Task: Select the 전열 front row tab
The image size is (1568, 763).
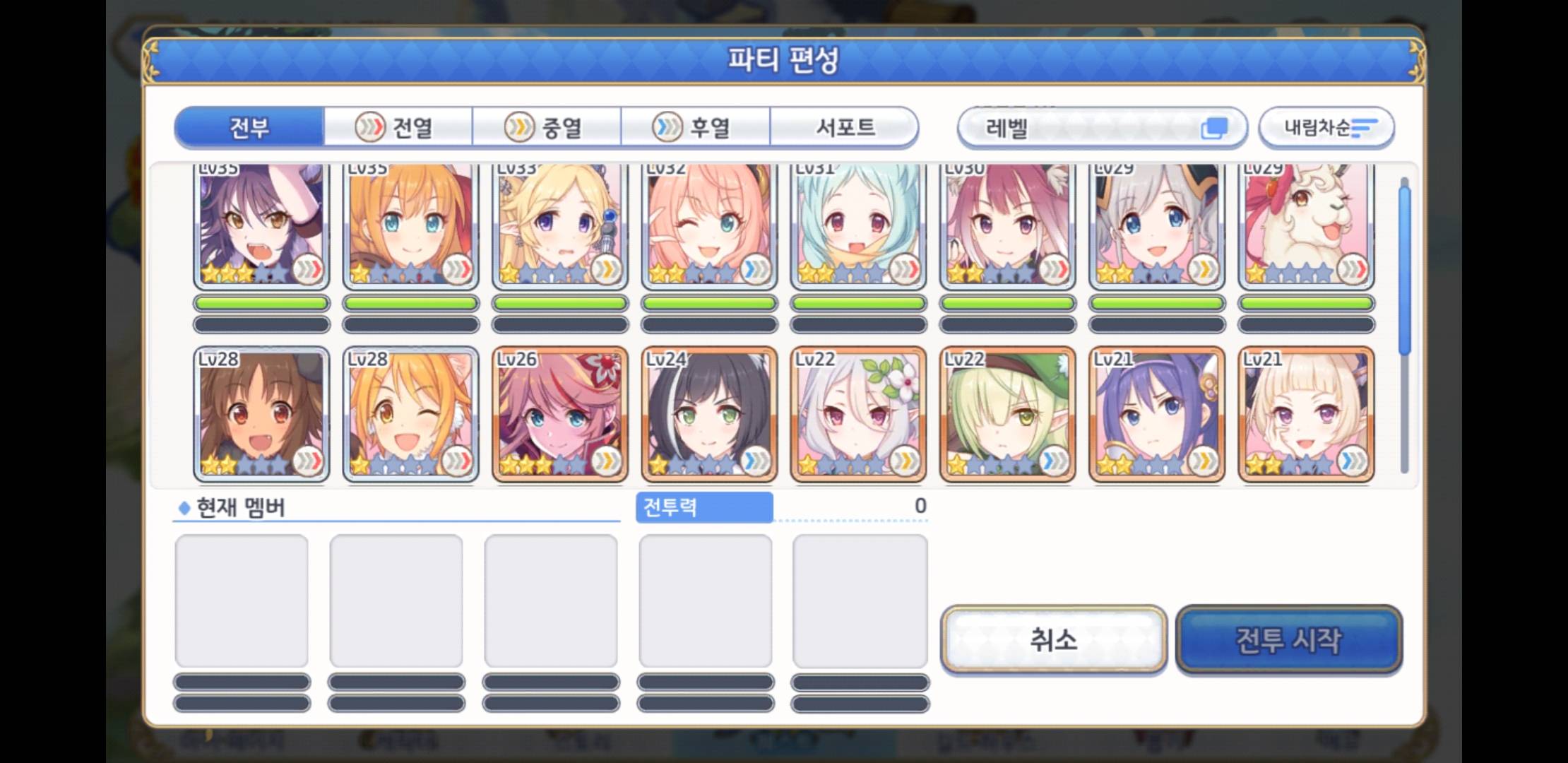Action: (398, 128)
